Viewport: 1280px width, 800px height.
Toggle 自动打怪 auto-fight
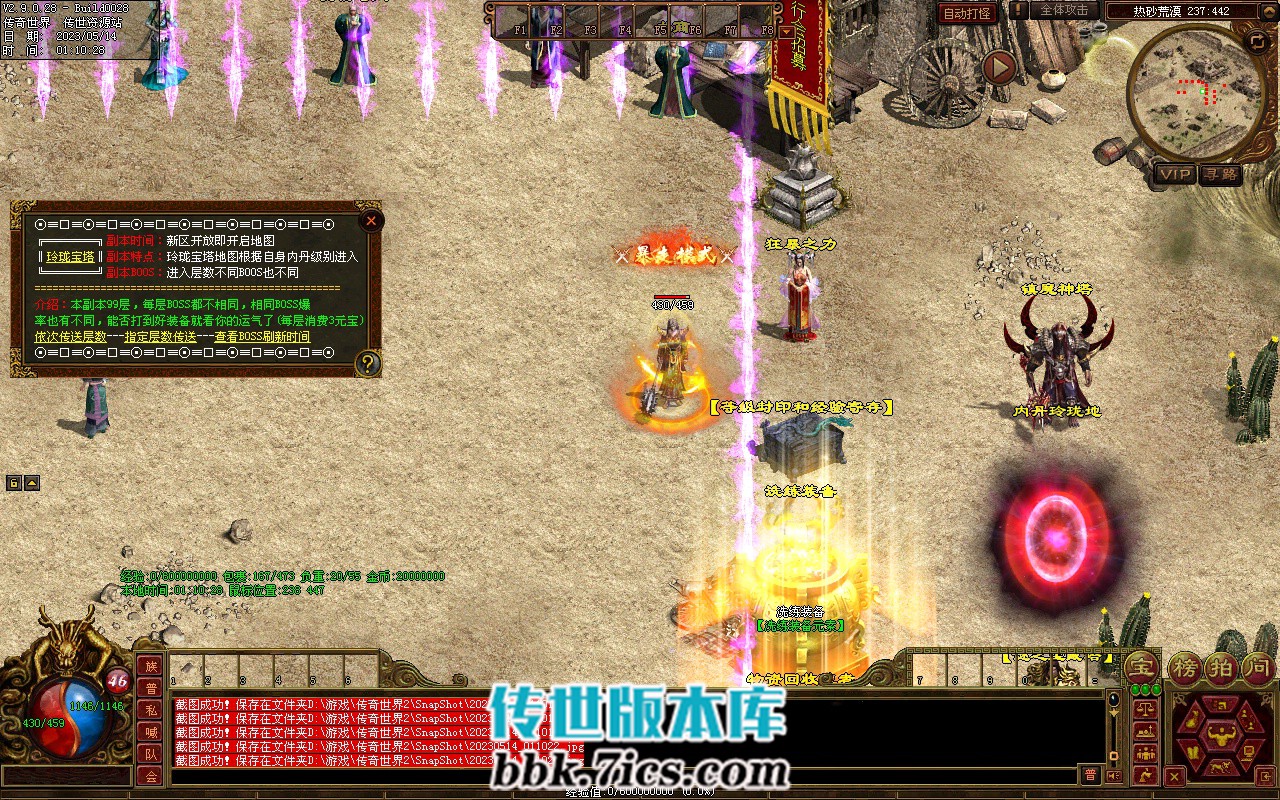point(968,12)
